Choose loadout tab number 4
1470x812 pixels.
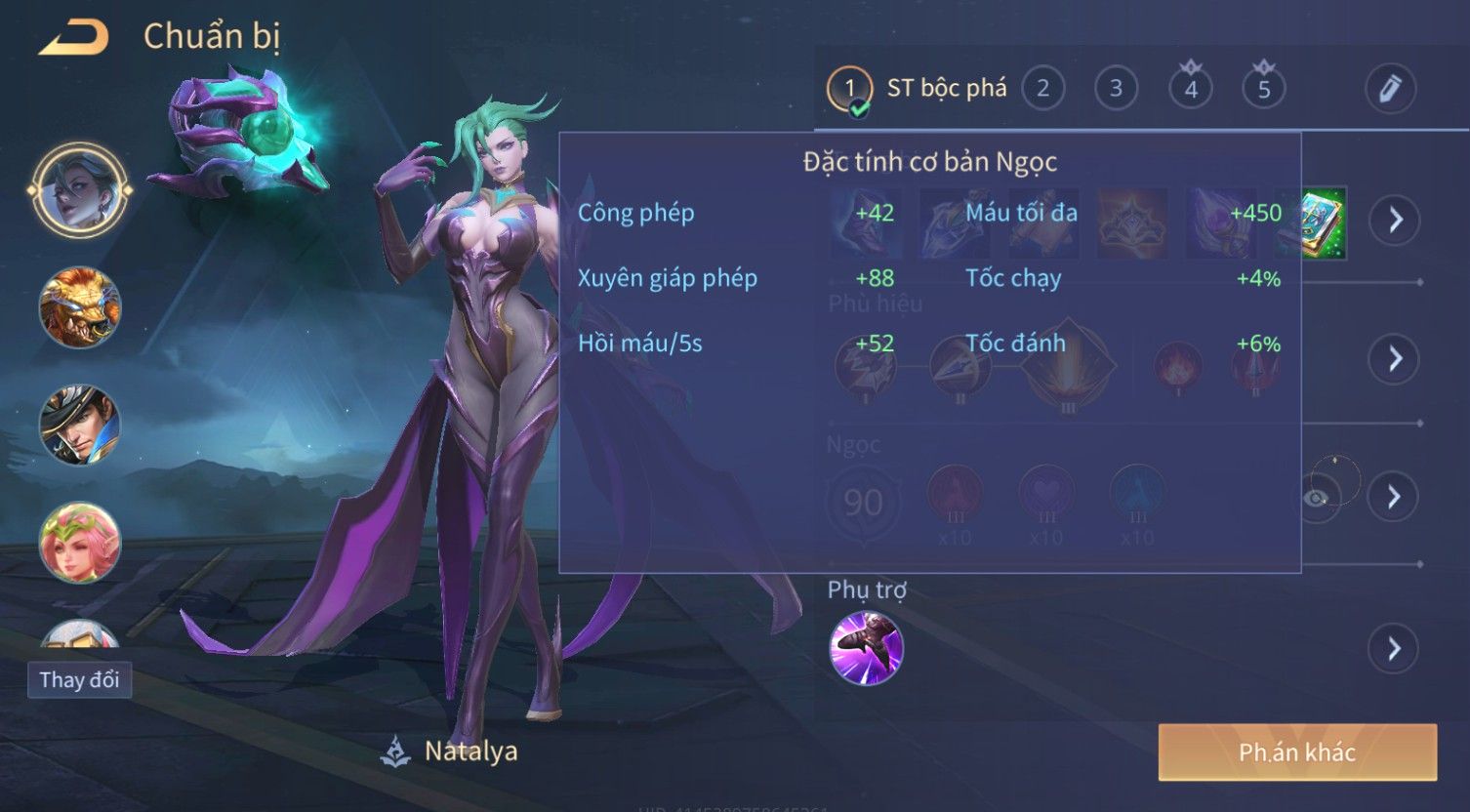tap(1190, 89)
